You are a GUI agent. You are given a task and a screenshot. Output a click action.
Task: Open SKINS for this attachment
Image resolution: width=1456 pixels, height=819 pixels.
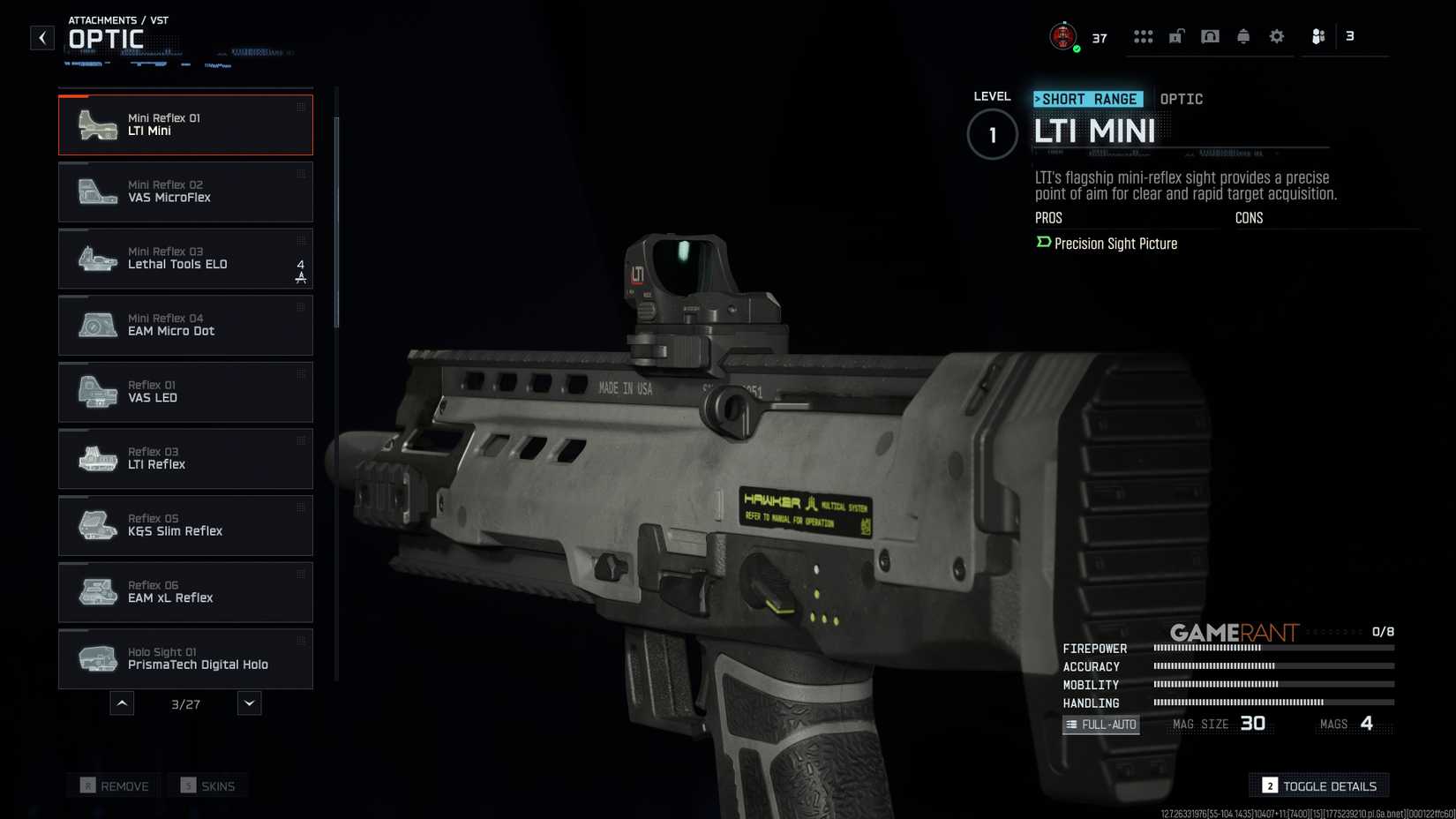206,785
